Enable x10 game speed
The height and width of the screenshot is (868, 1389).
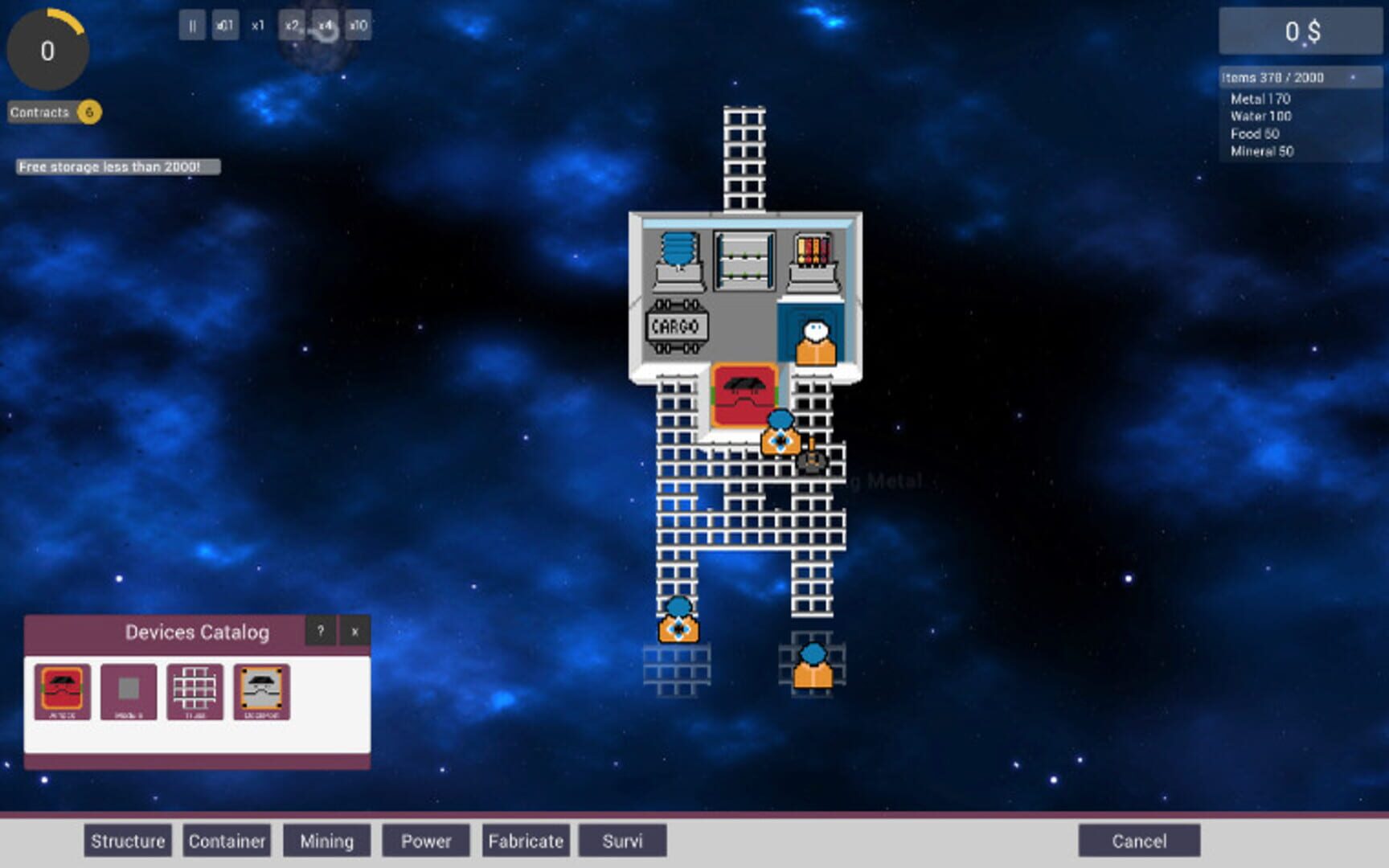coord(356,26)
